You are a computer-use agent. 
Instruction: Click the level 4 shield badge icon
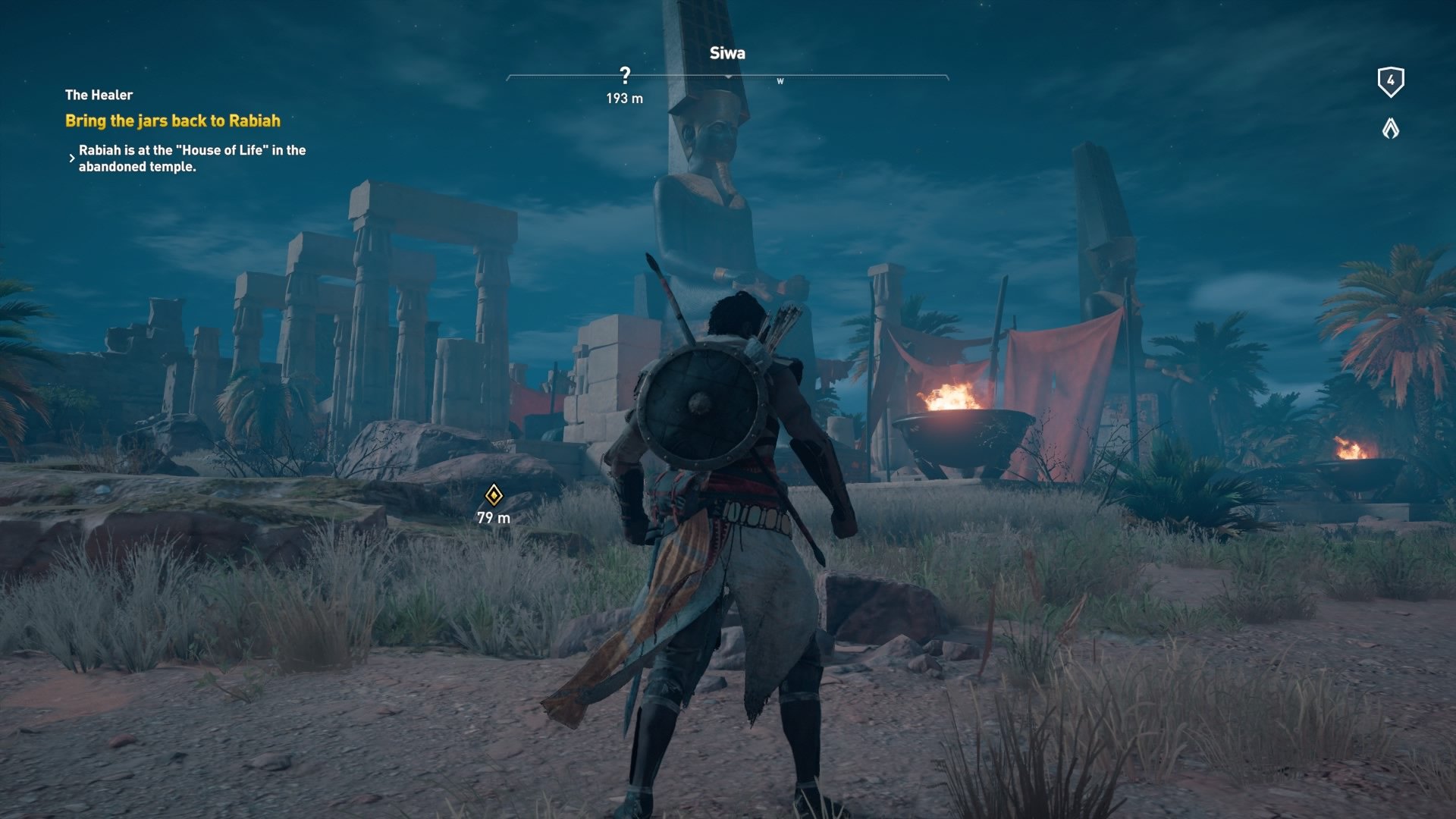tap(1390, 82)
